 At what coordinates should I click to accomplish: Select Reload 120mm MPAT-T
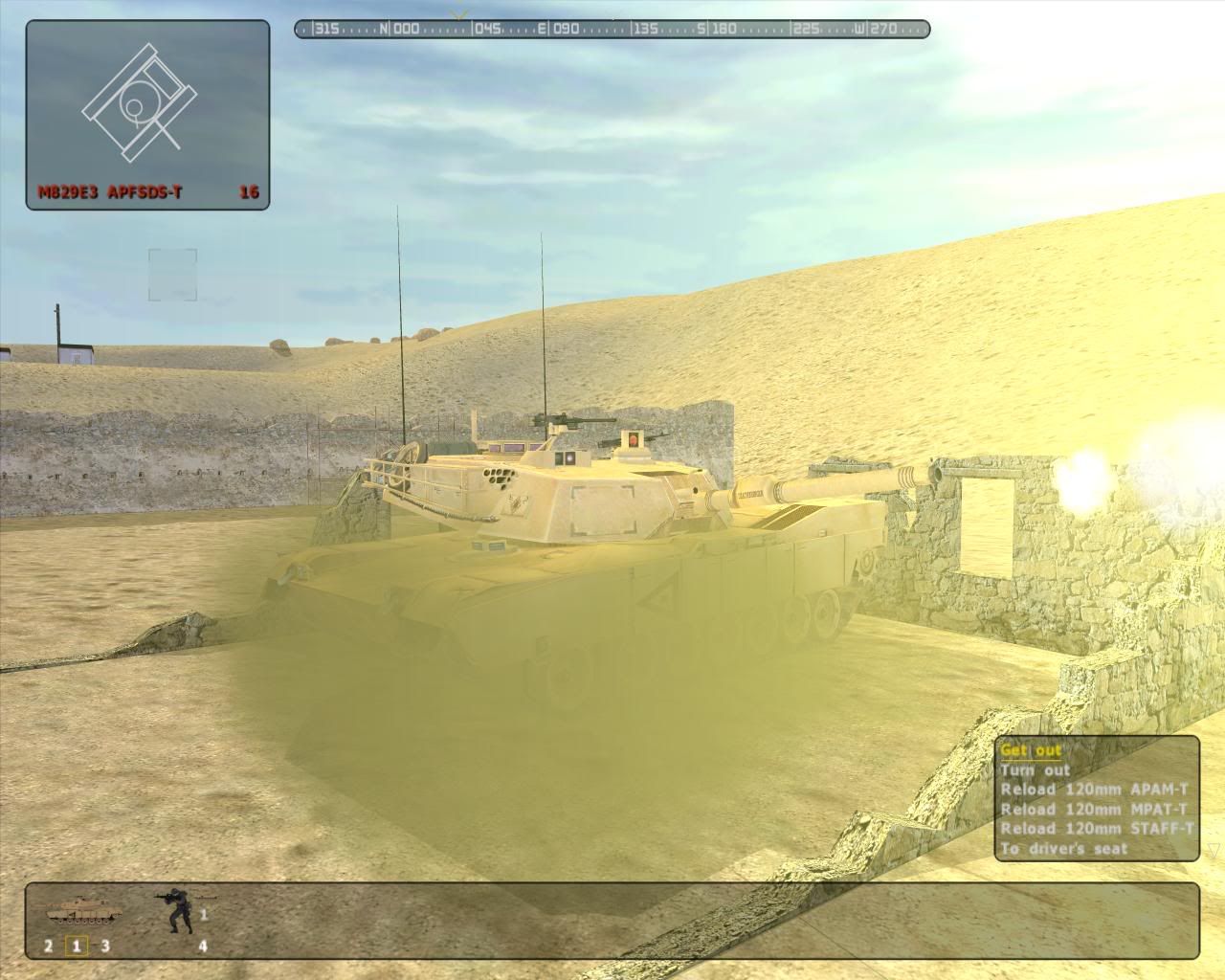point(1094,810)
